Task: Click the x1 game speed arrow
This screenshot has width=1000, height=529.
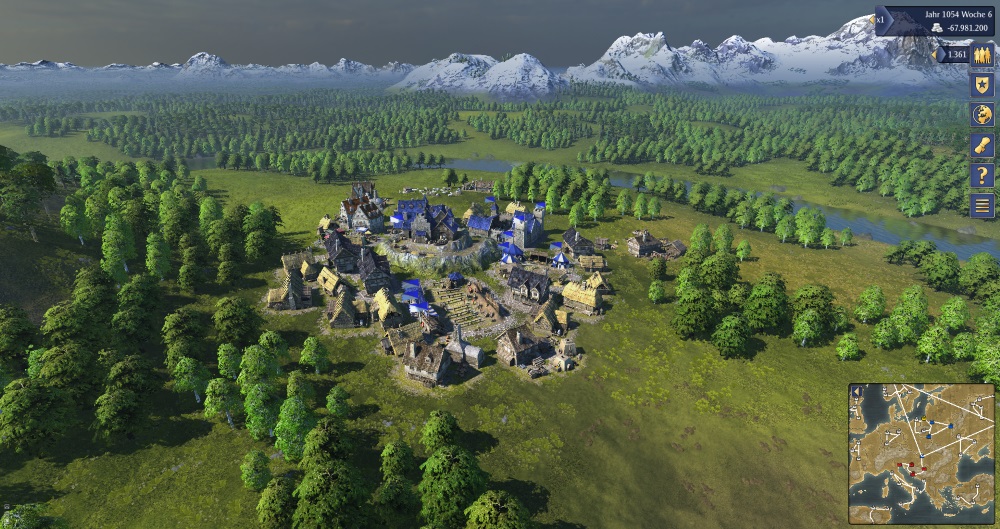Action: [x=882, y=20]
